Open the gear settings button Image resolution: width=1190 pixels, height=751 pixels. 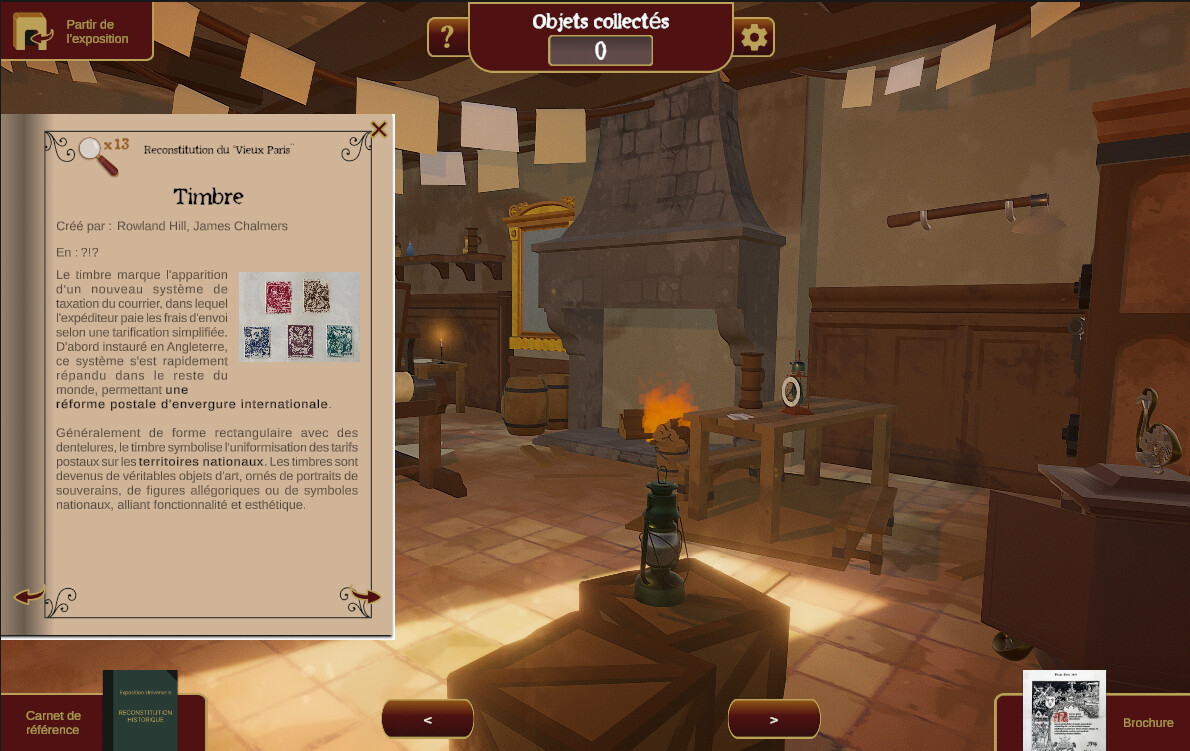[754, 38]
